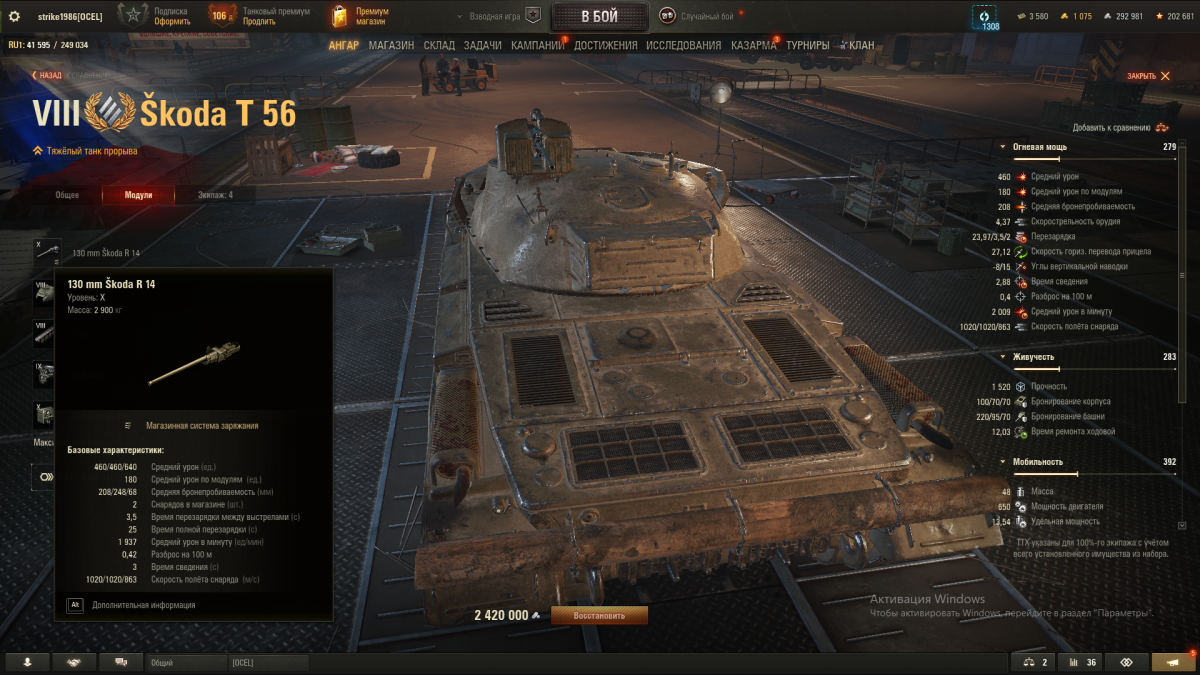
Task: Switch to the Общее tab
Action: tap(67, 195)
